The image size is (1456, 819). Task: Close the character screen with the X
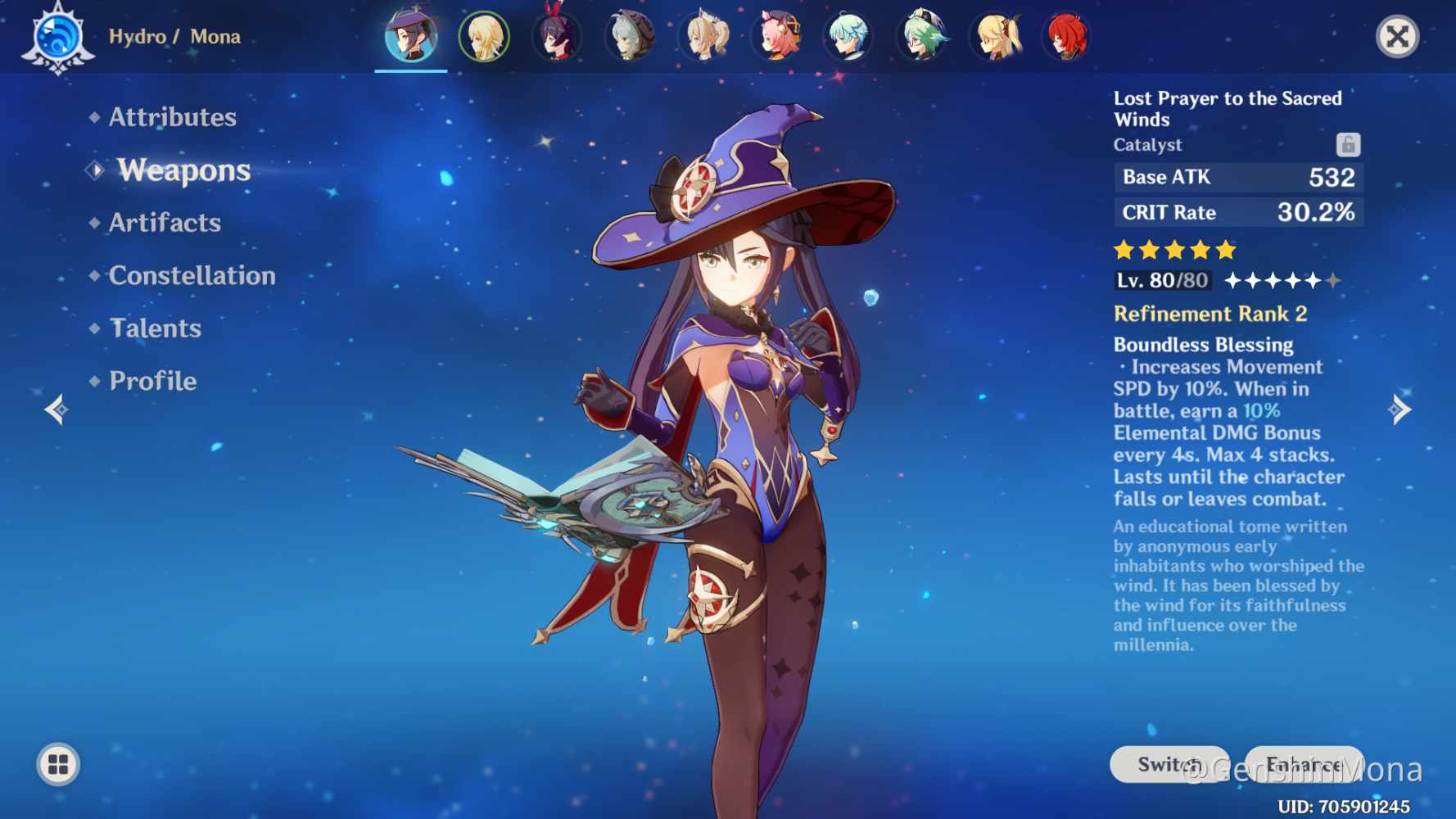(x=1397, y=37)
